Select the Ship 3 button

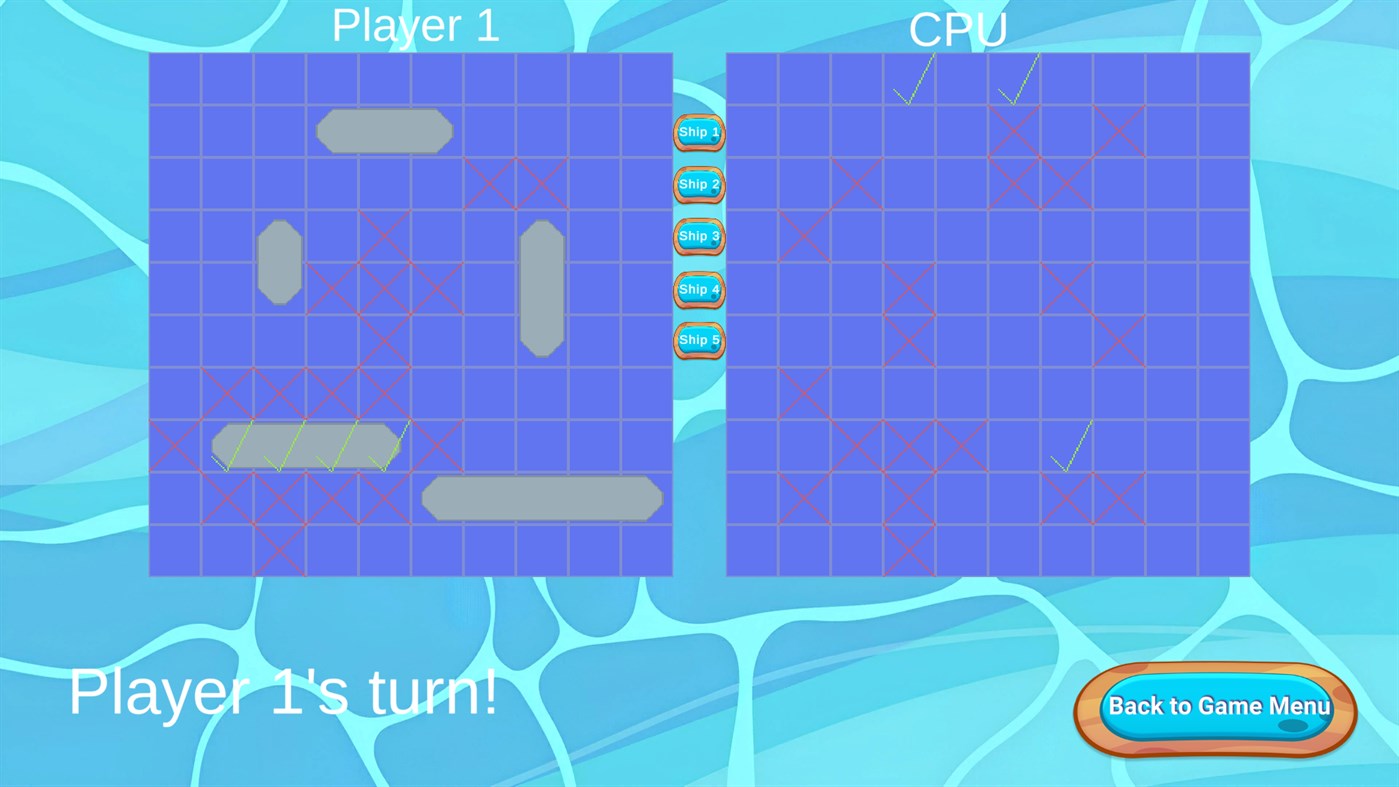coord(697,235)
